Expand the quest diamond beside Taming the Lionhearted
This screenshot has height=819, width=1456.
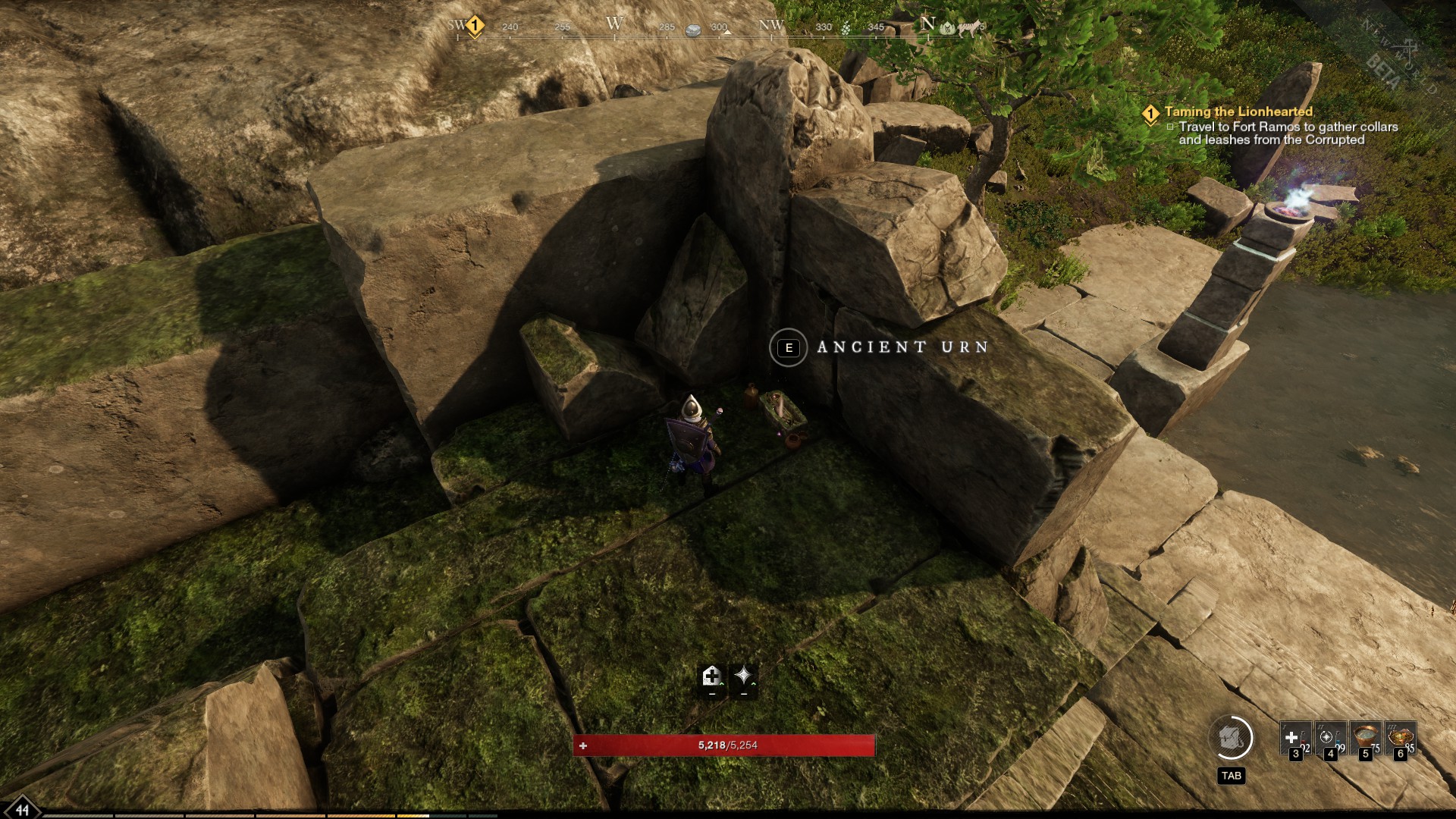1151,111
